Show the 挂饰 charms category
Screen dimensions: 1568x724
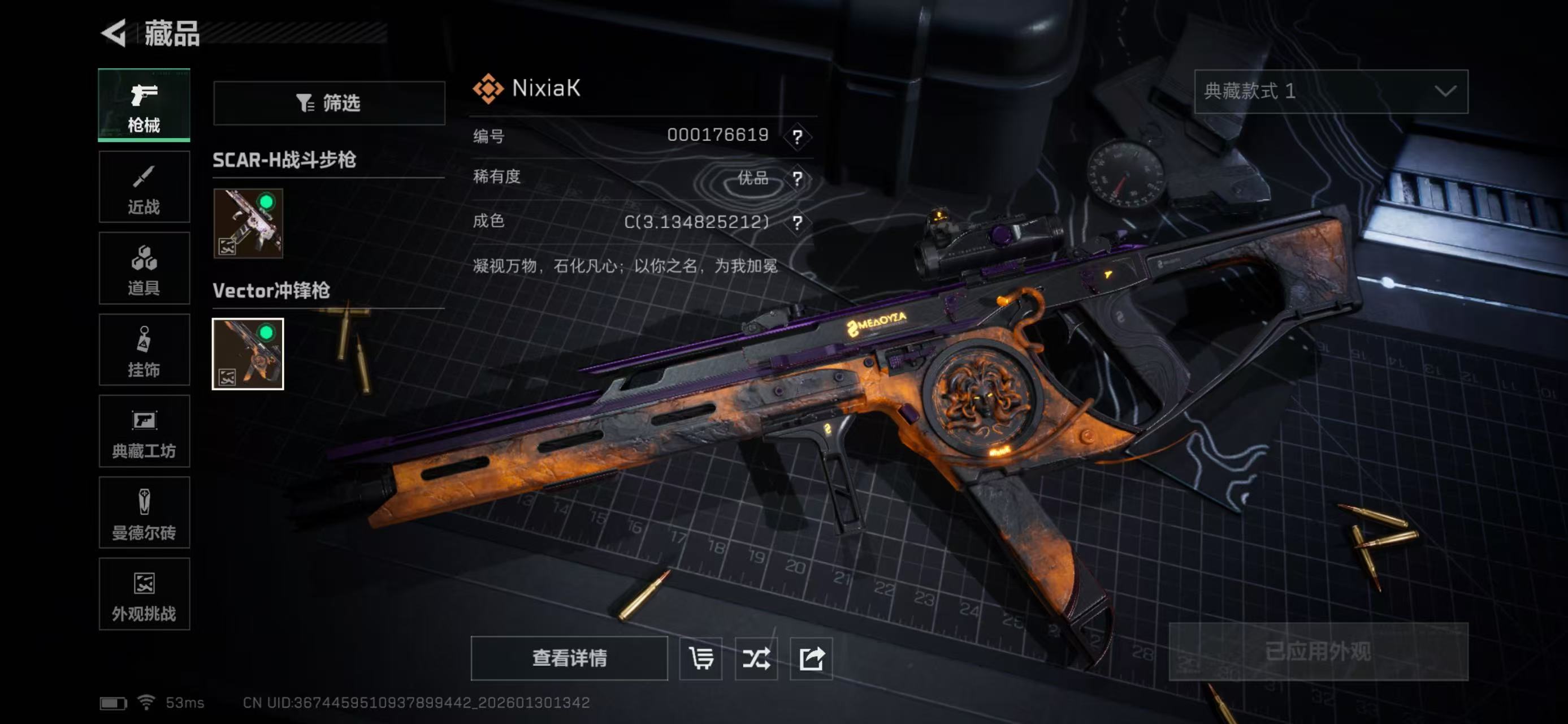coord(144,350)
